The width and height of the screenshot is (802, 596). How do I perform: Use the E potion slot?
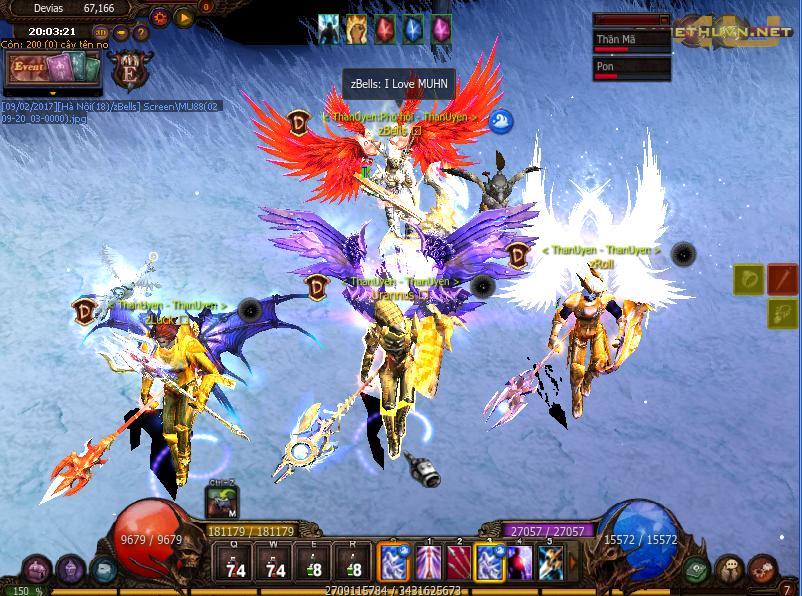pos(313,562)
